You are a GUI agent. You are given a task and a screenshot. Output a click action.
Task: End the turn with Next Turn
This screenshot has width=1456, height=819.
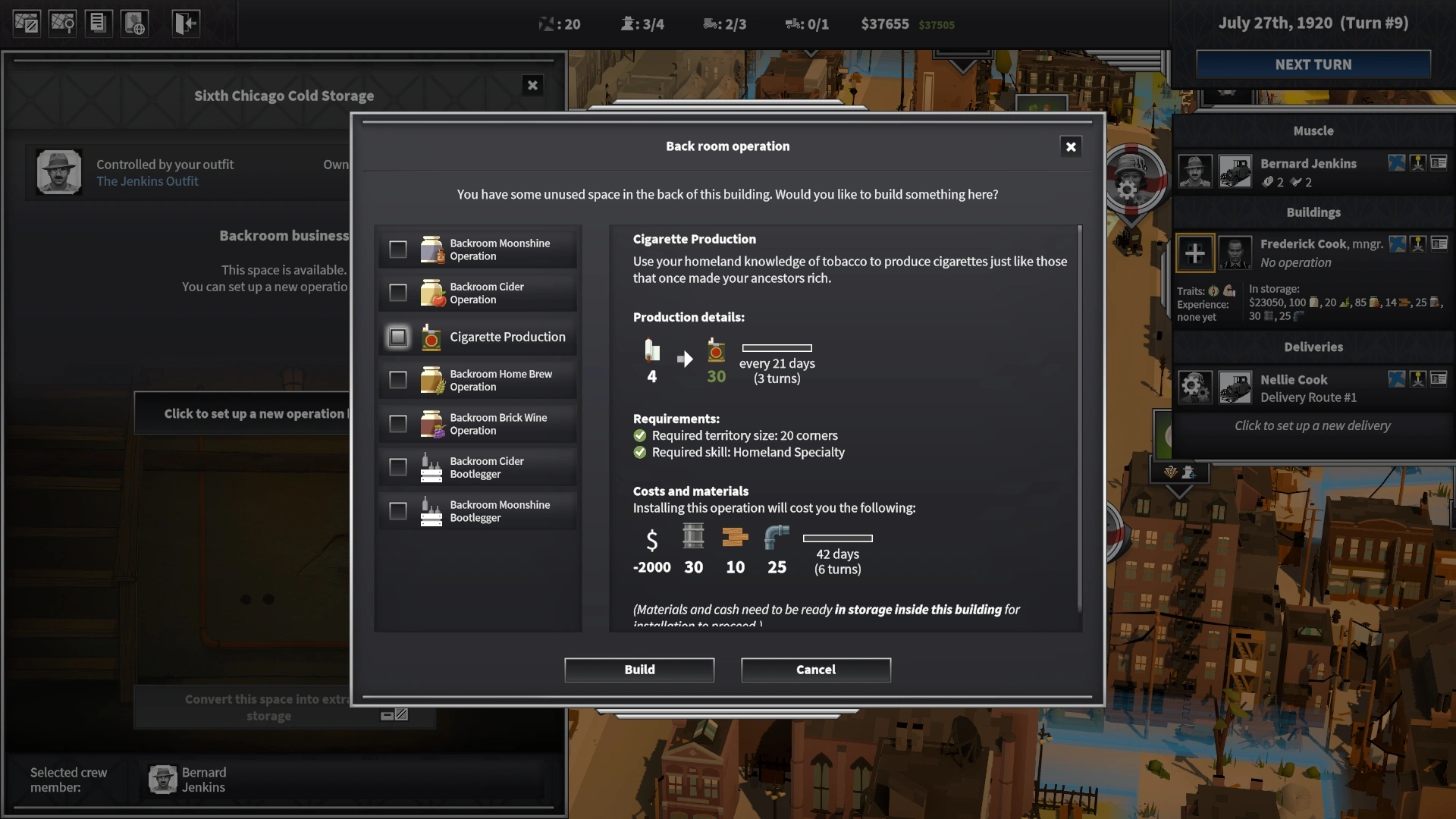click(1313, 64)
